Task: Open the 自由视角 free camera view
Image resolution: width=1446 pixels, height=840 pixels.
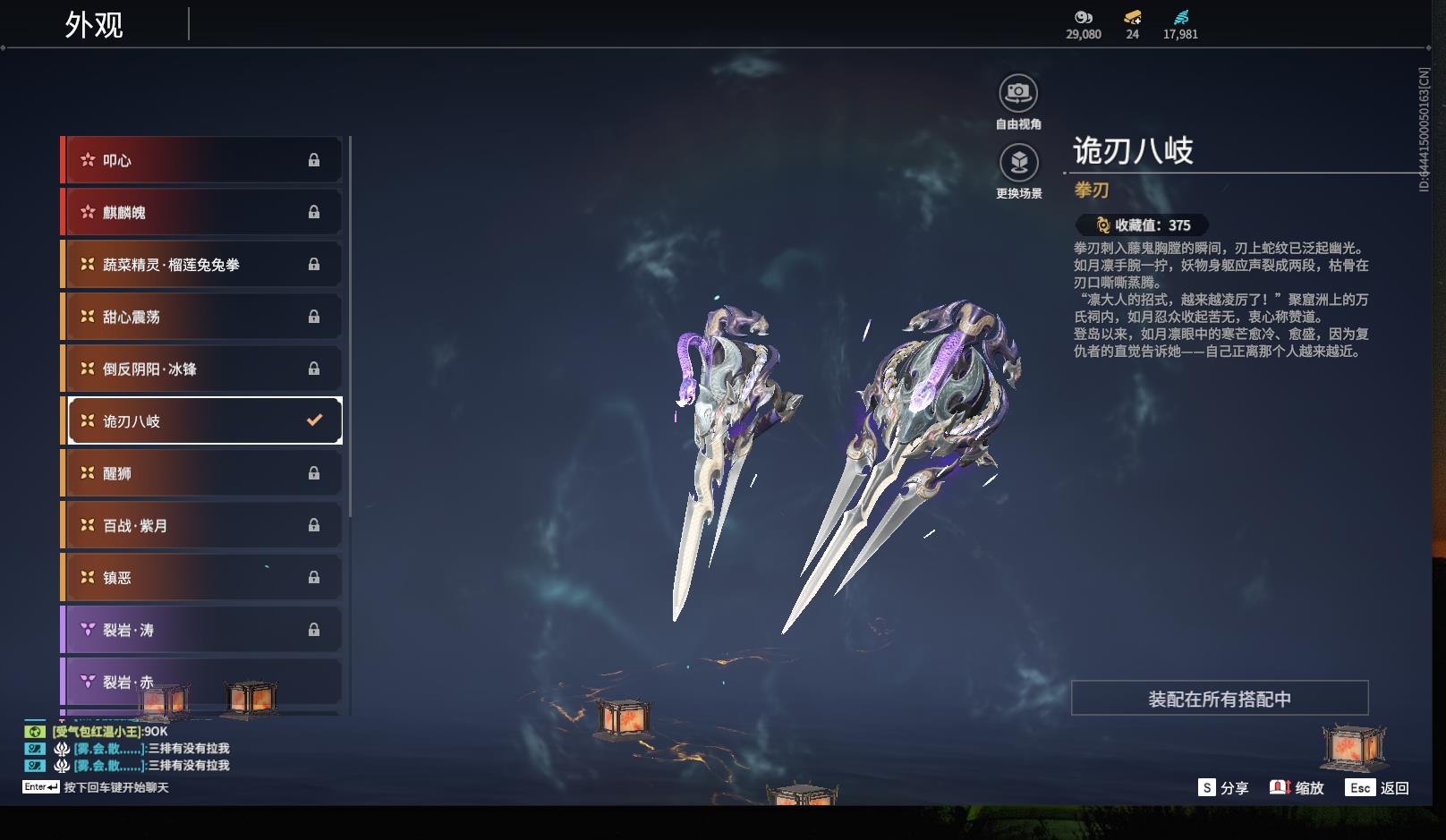Action: [x=1018, y=93]
